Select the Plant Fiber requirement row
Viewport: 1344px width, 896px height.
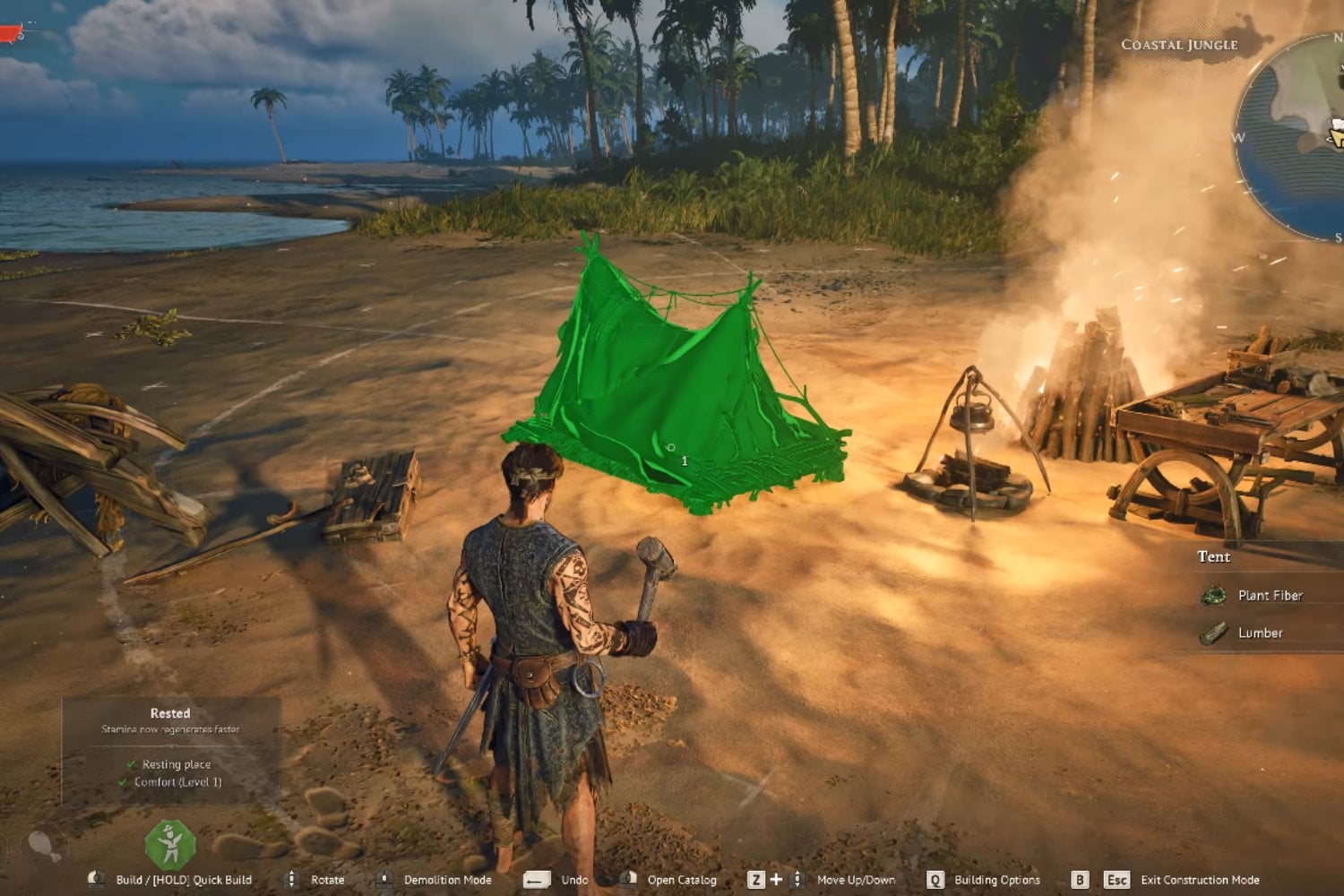tap(1269, 595)
